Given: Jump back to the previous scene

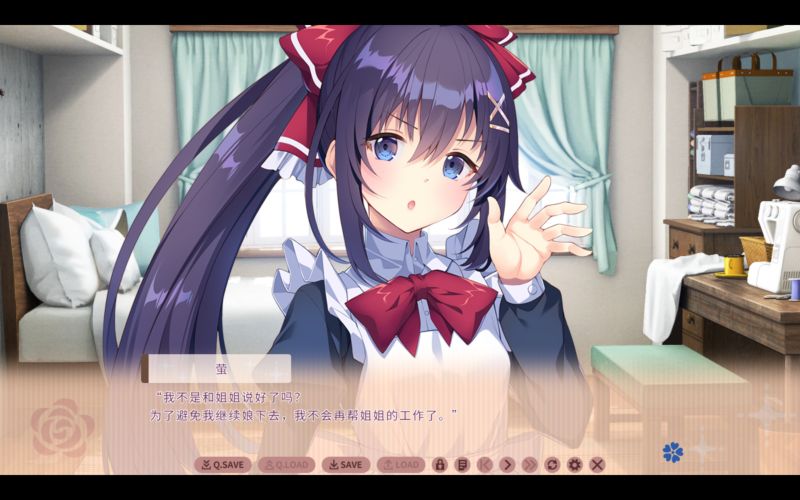Looking at the screenshot, I should pyautogui.click(x=484, y=464).
